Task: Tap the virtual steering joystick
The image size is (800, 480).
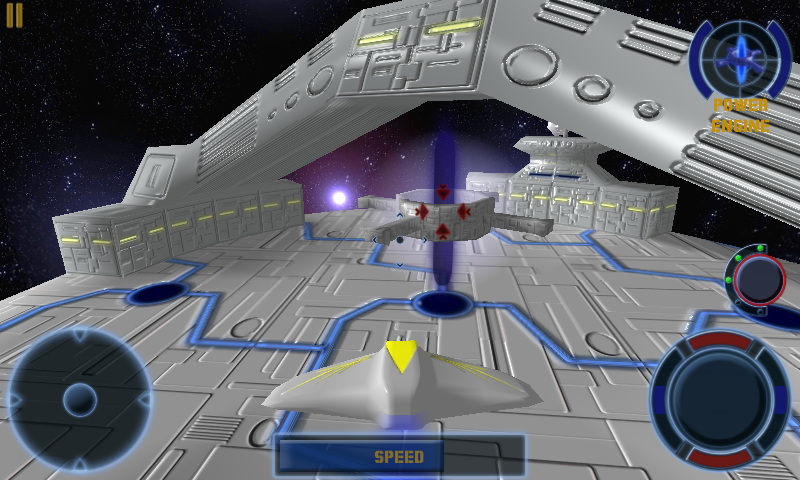Action: 79,401
